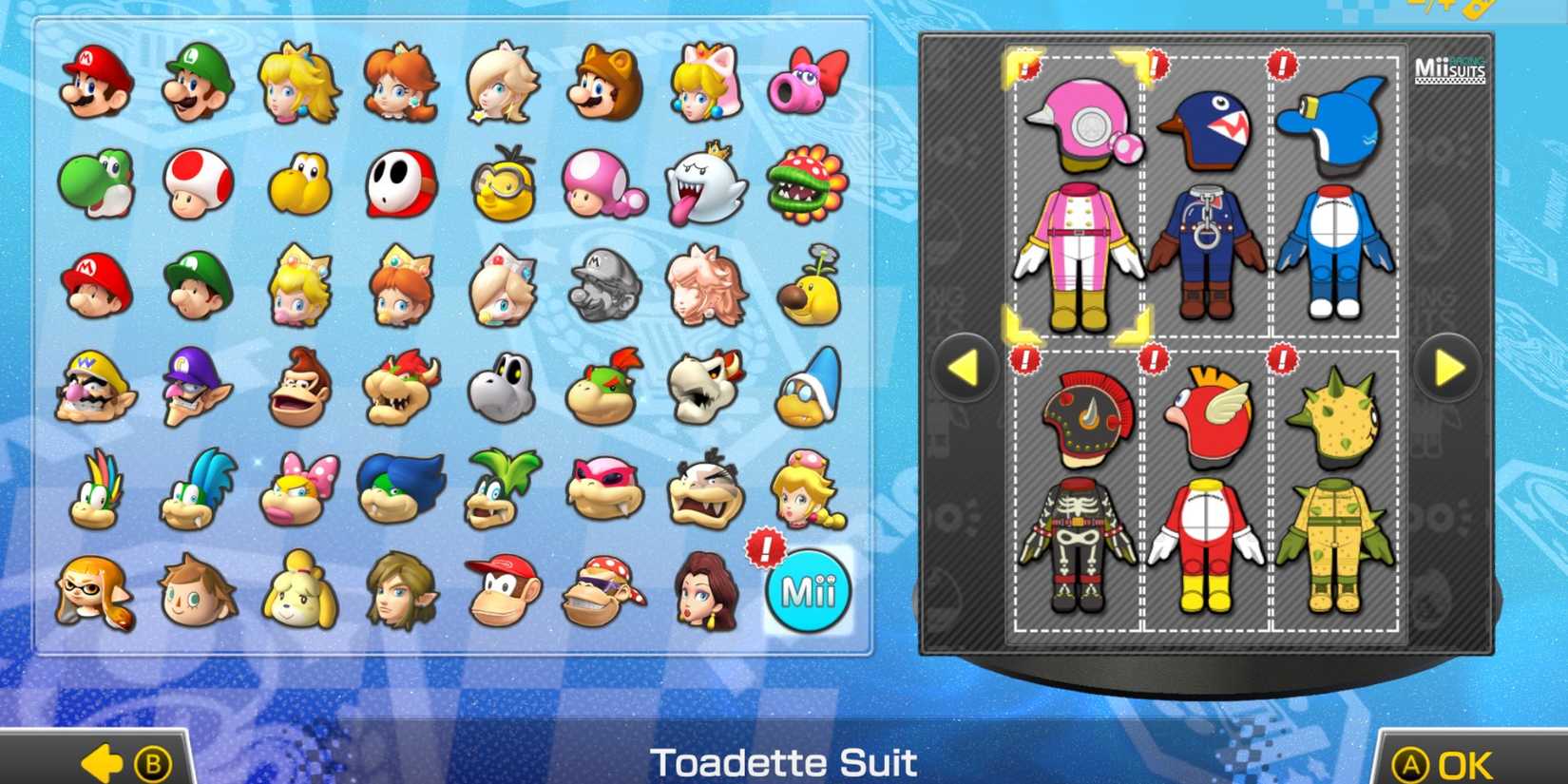The image size is (1568, 784).
Task: Select Yoshi from the roster
Action: 92,183
